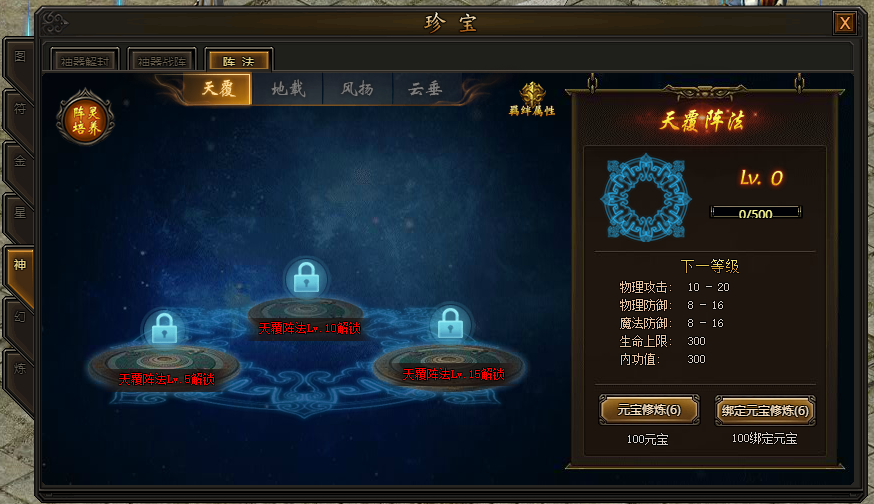View the 羁绊属性 icon
This screenshot has height=504, width=874.
click(x=532, y=99)
